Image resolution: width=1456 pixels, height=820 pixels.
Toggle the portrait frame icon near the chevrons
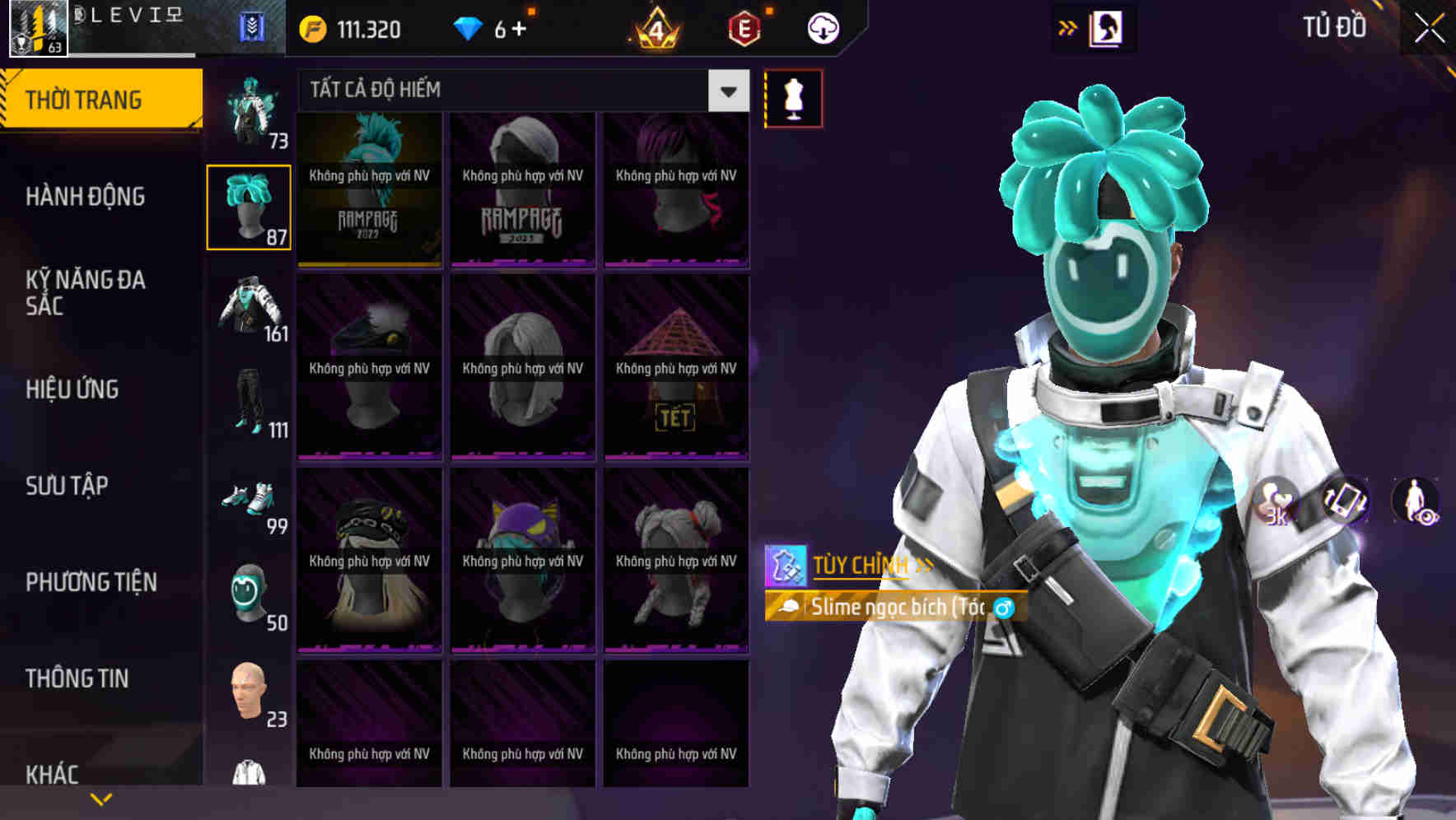pos(1104,27)
